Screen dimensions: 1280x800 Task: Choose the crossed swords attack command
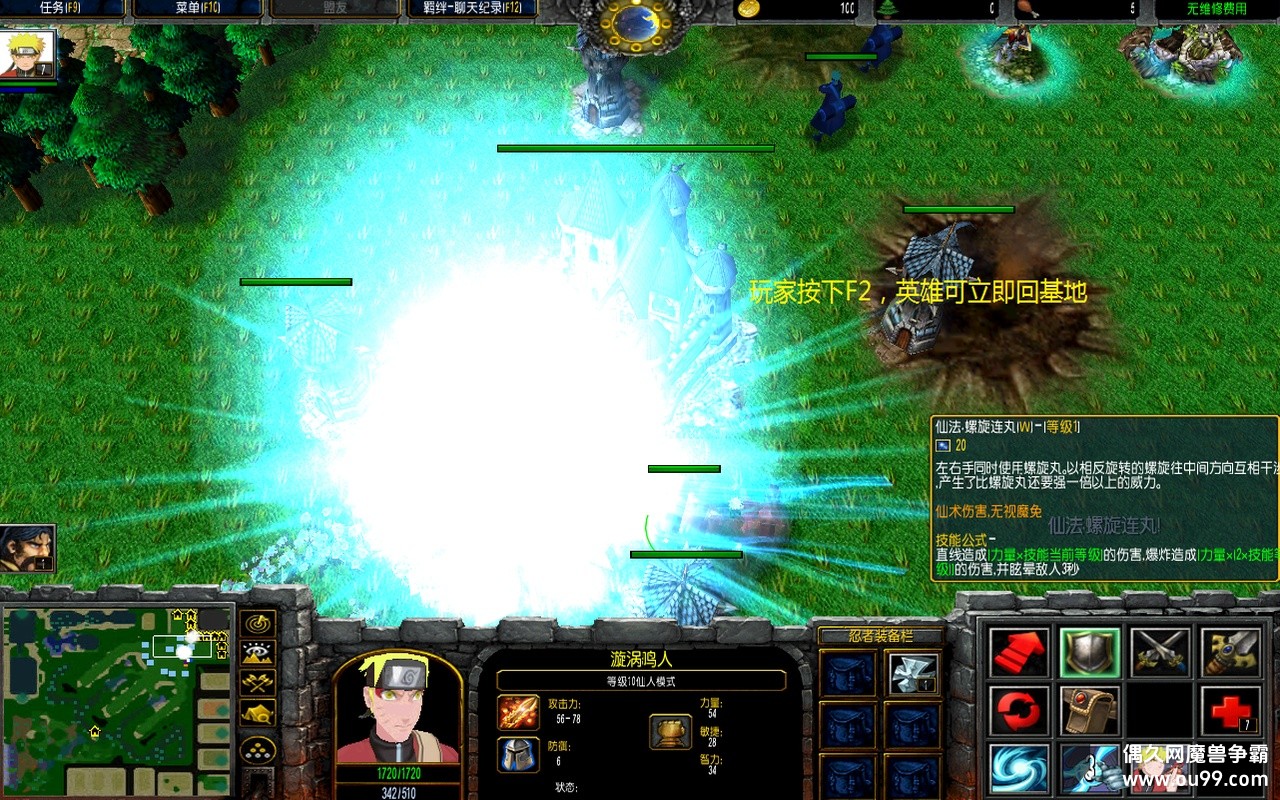pyautogui.click(x=1160, y=653)
